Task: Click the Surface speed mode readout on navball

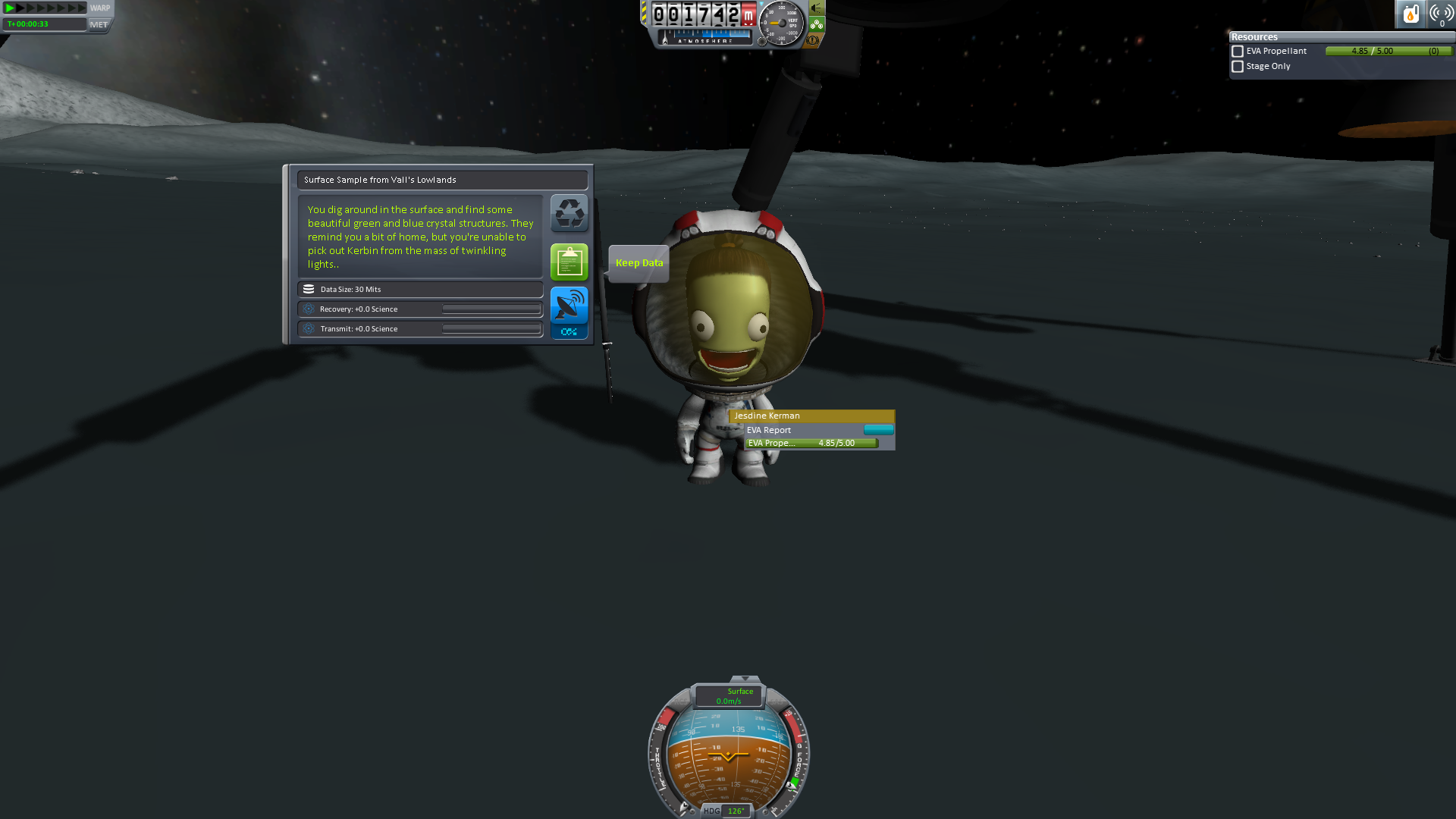Action: [730, 696]
